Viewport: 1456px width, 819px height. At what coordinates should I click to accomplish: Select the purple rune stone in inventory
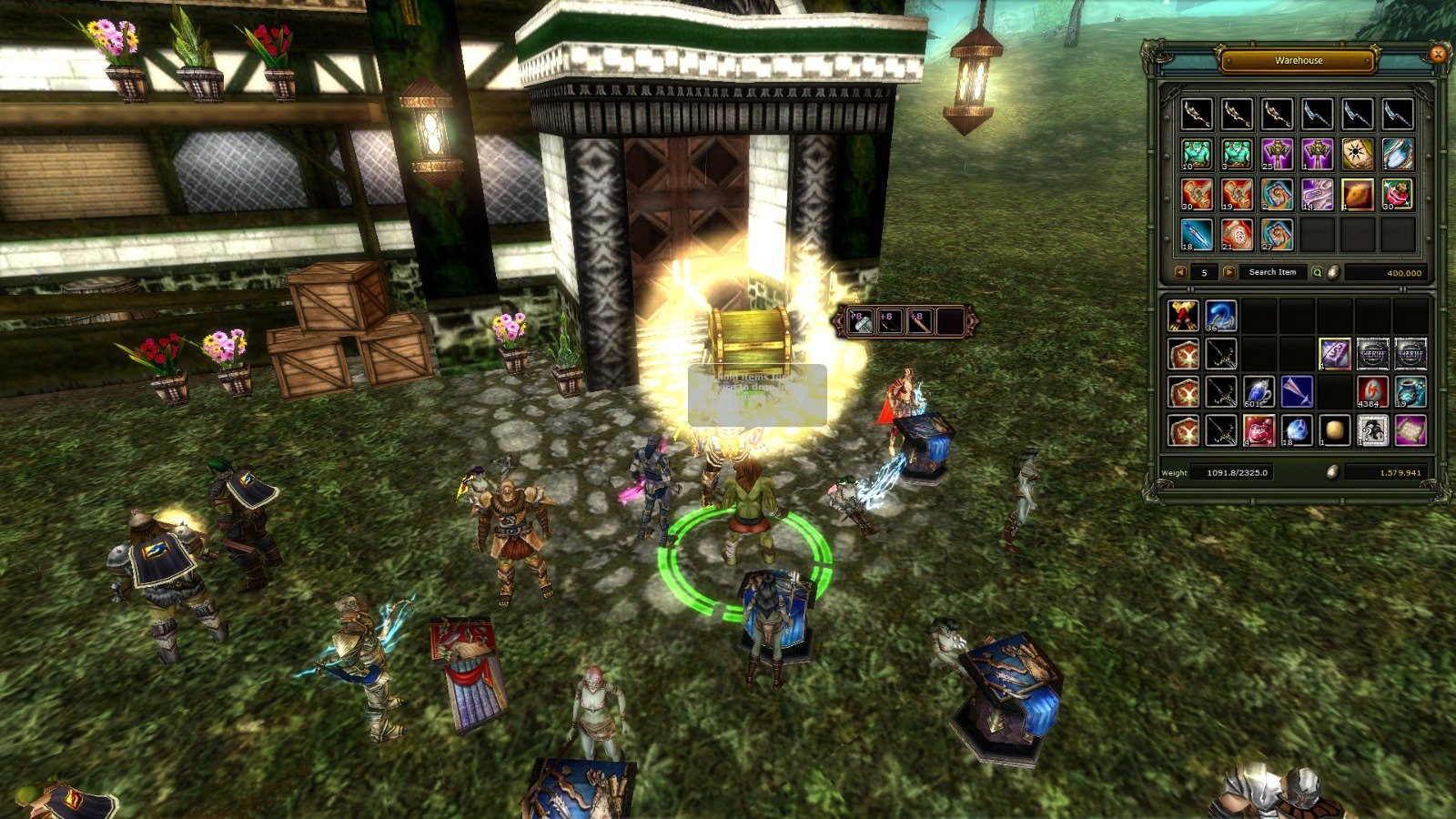[1335, 353]
